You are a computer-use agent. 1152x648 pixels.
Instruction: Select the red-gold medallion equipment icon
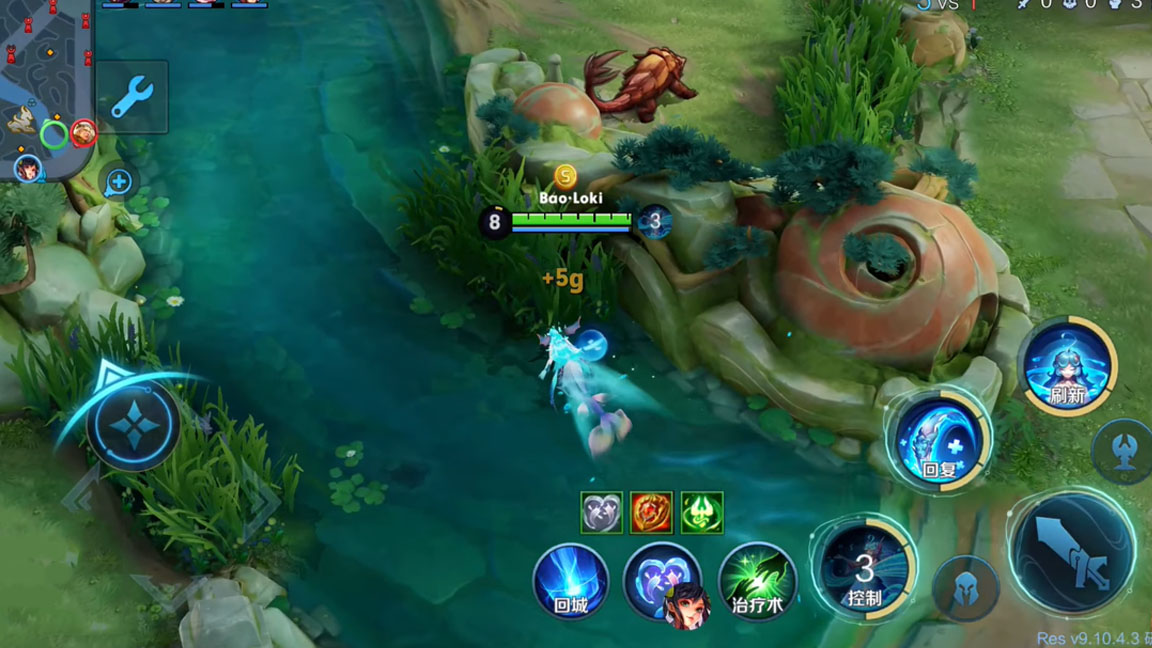coord(652,513)
